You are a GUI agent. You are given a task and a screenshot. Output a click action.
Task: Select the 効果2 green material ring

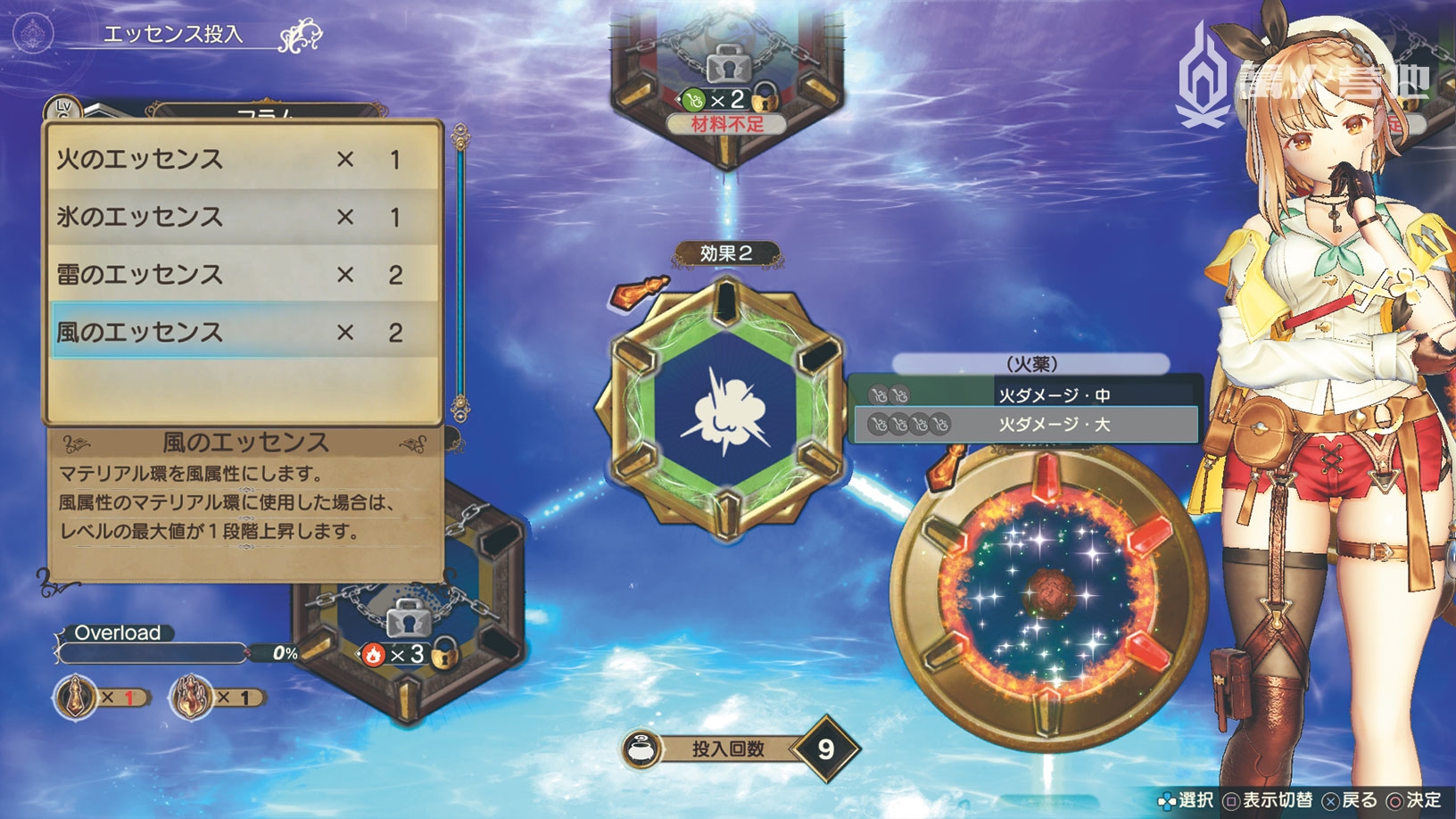point(725,411)
